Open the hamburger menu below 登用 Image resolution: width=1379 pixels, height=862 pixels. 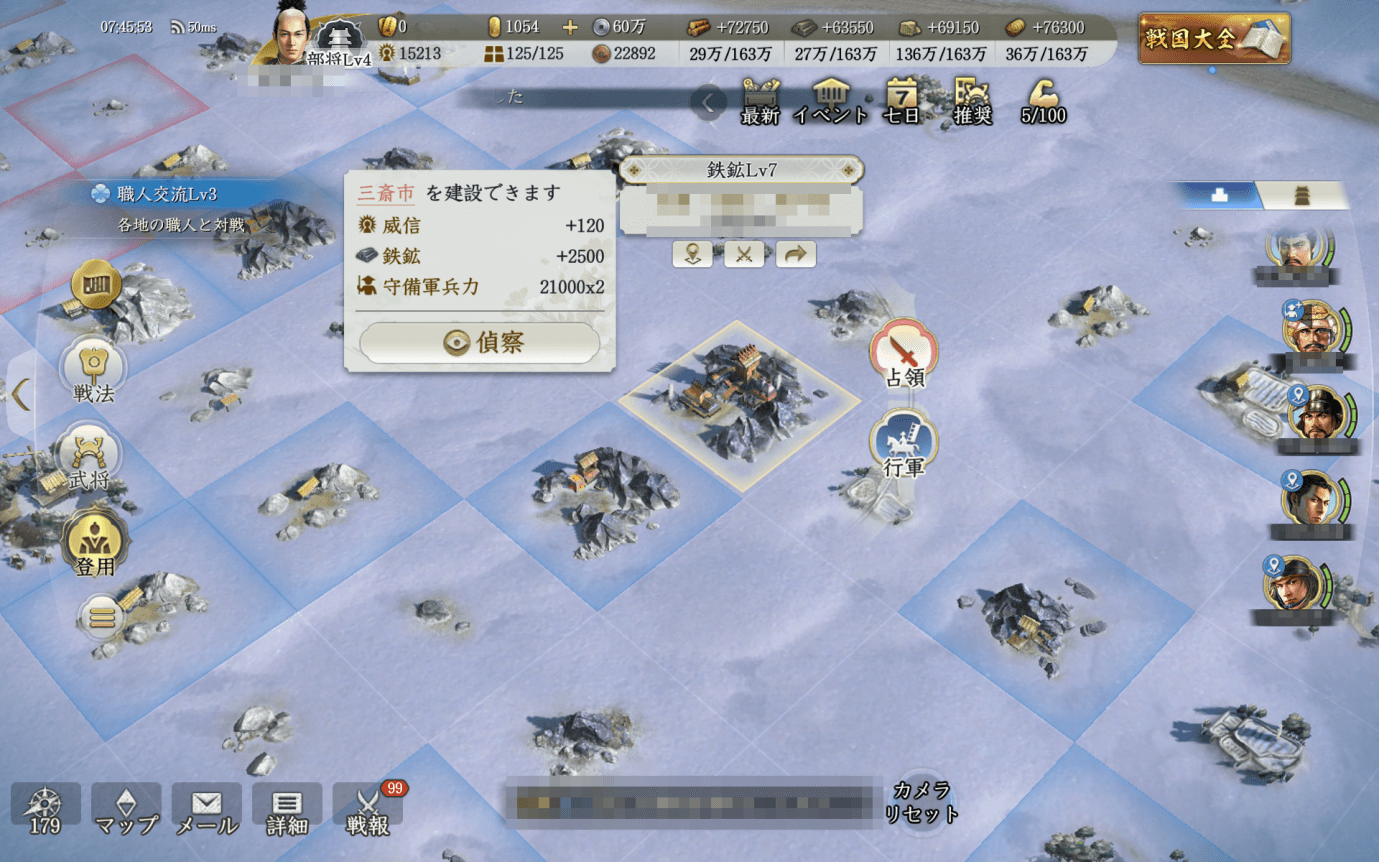point(104,617)
